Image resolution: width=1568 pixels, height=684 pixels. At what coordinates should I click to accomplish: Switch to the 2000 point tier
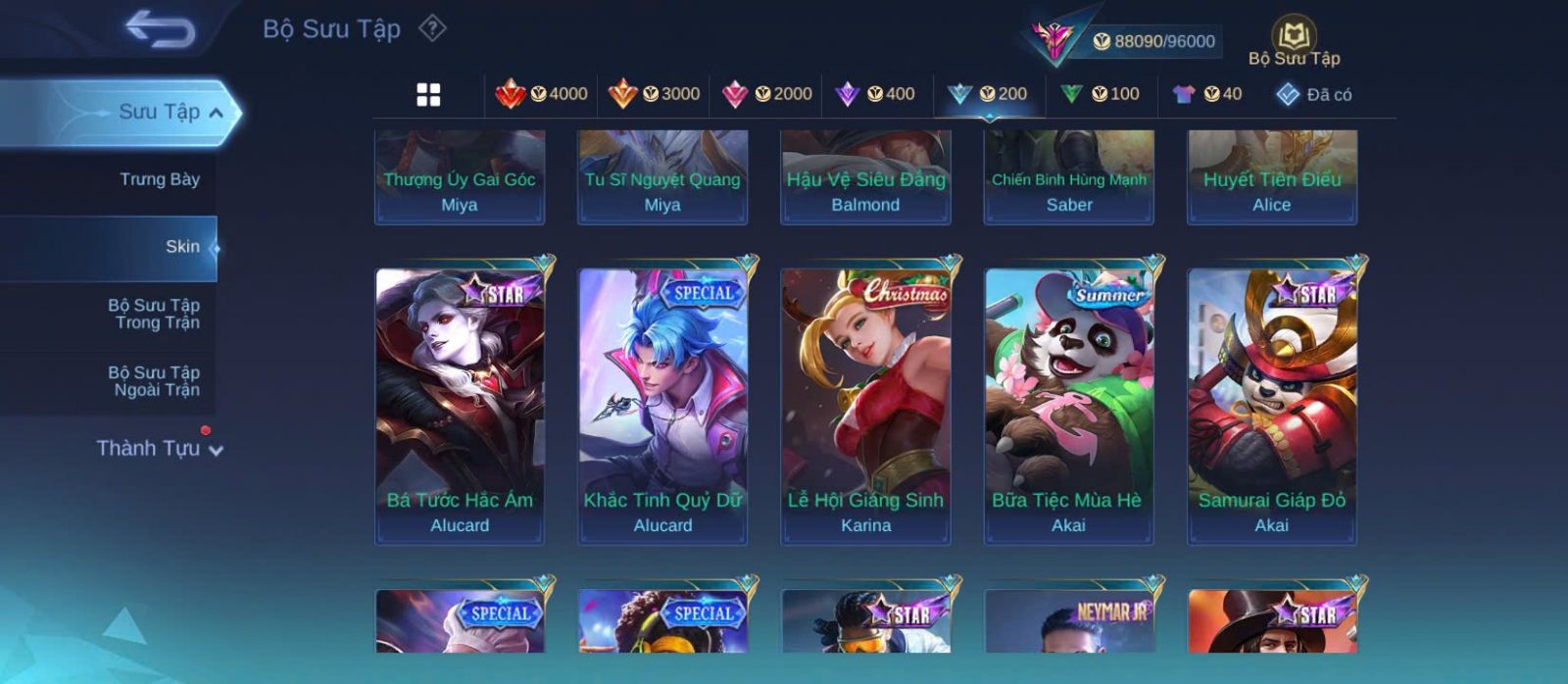766,94
